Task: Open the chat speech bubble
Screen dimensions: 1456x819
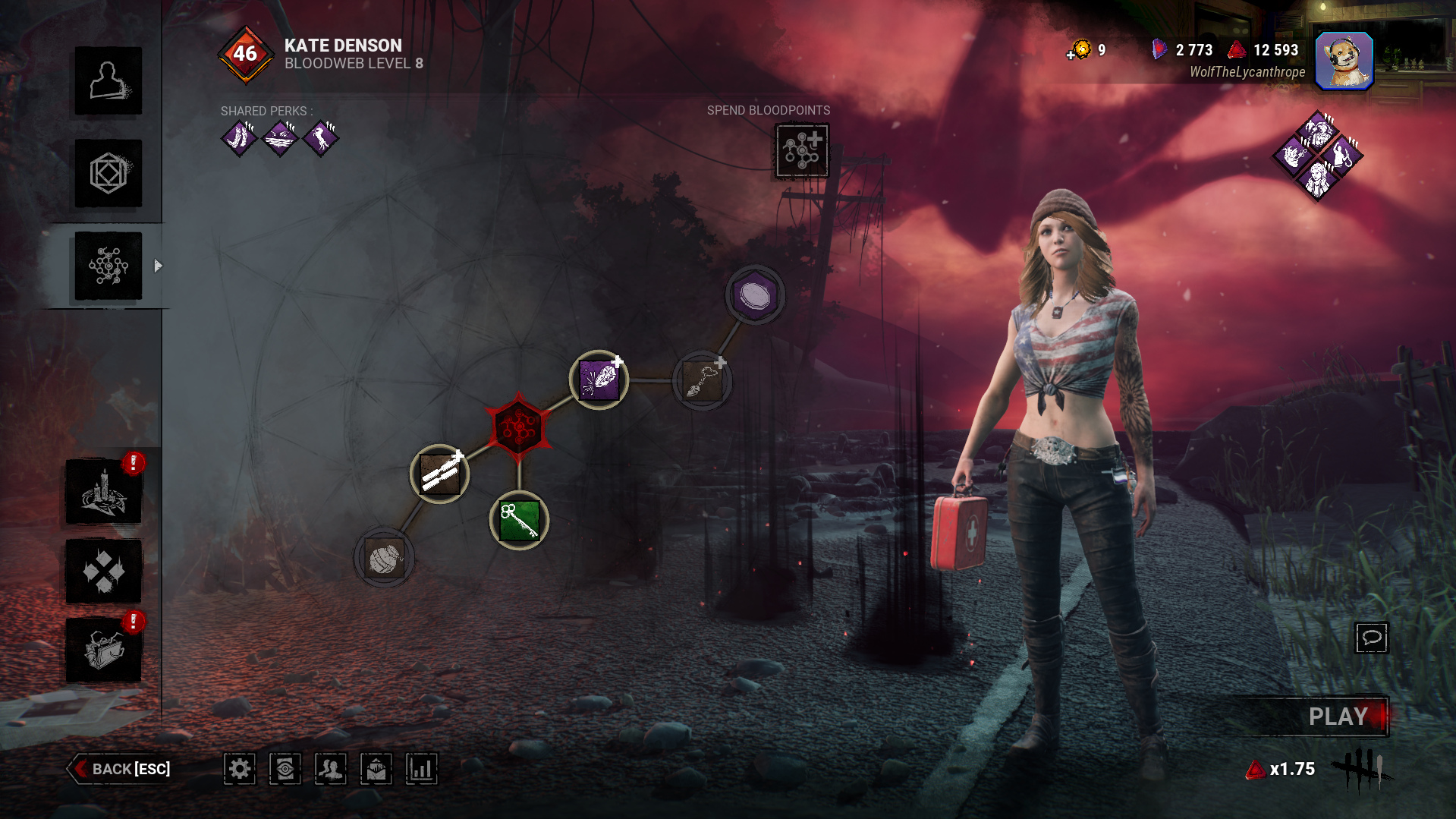Action: click(1371, 638)
